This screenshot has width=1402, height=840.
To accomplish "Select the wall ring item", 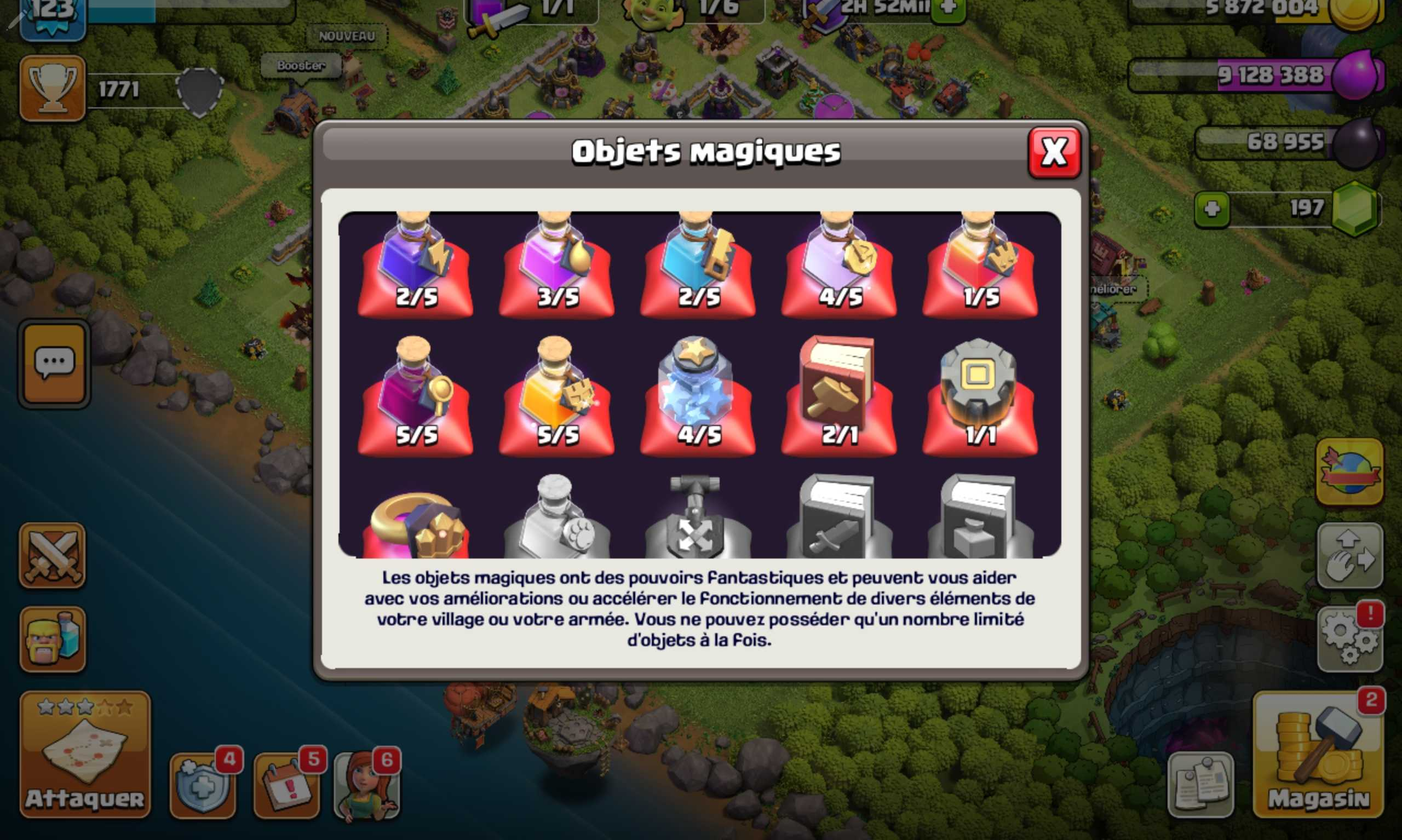I will (x=980, y=396).
